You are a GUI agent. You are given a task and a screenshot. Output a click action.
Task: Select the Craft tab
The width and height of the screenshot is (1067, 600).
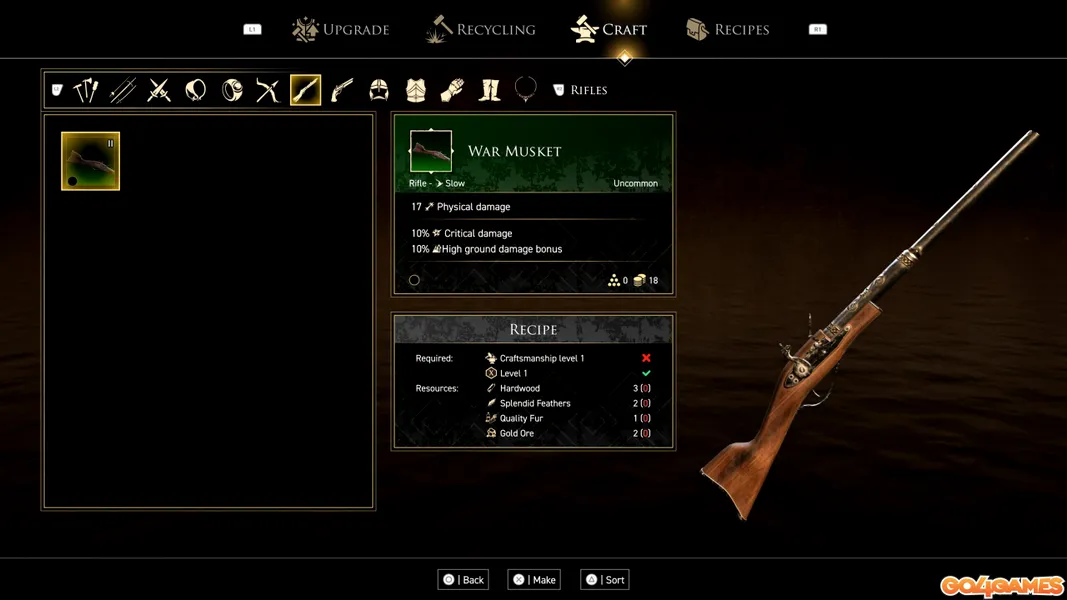pos(609,30)
